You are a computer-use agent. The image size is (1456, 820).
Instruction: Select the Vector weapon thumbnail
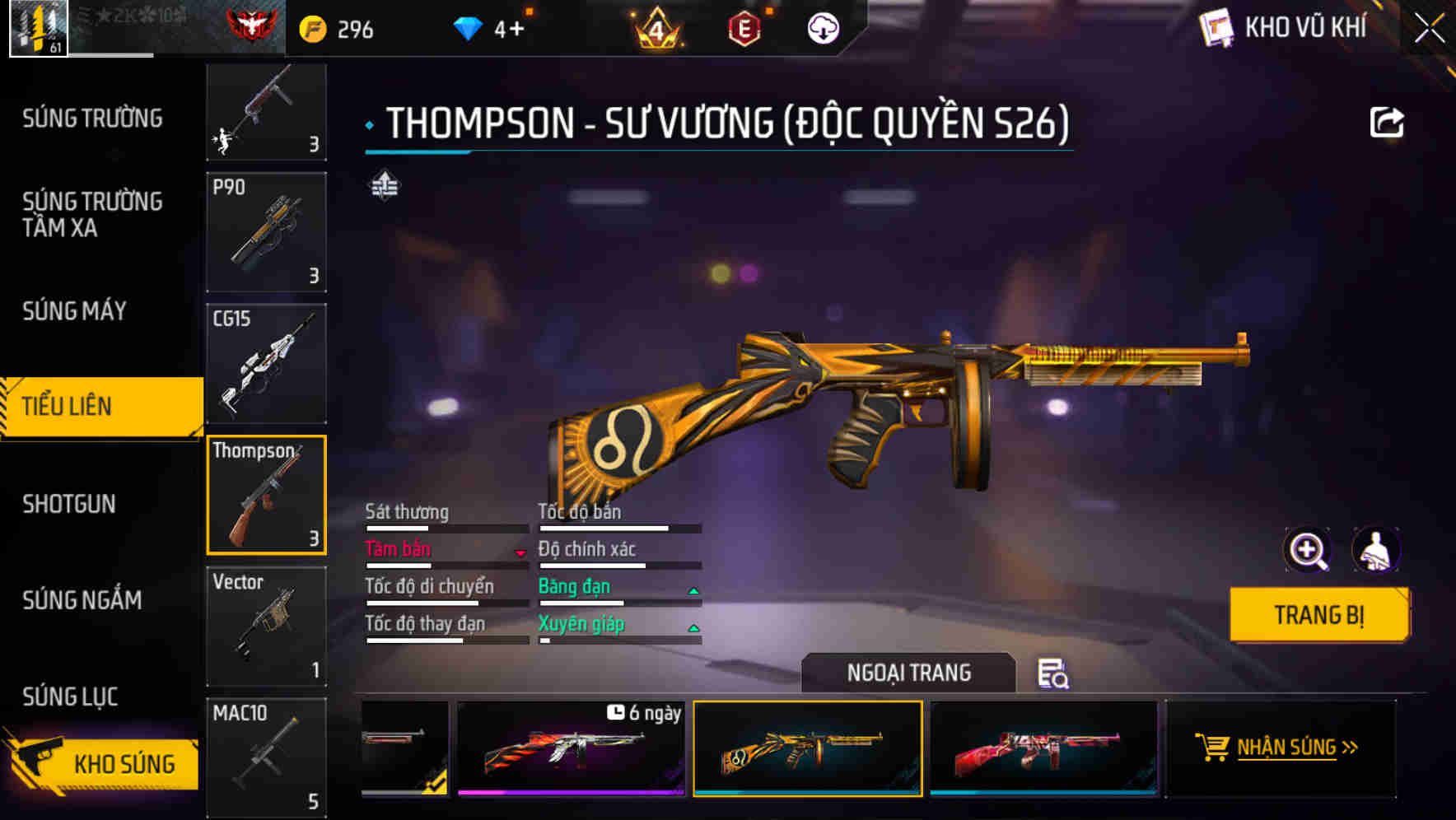(266, 626)
